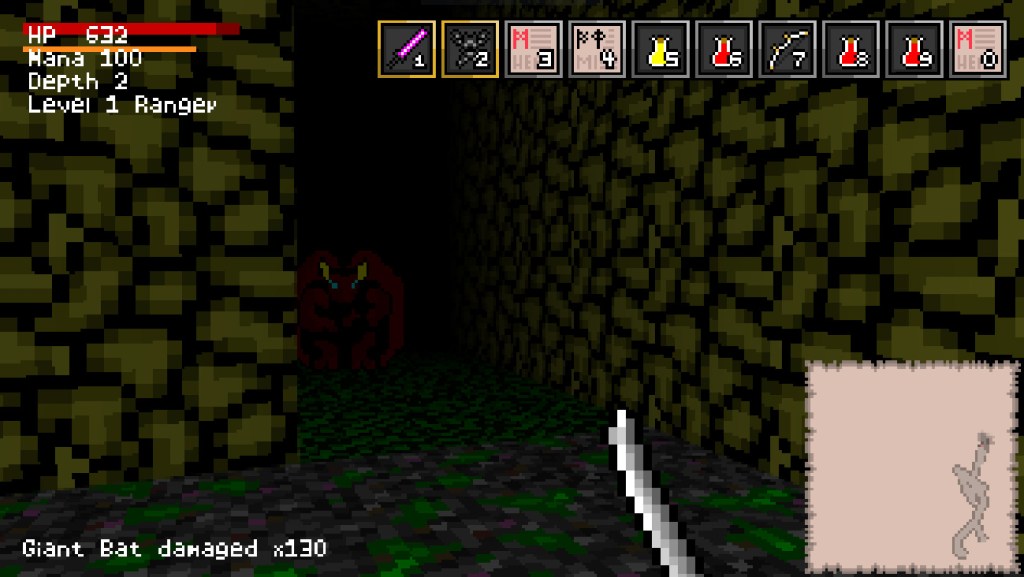Image resolution: width=1024 pixels, height=577 pixels.
Task: Drink the yellow potion in slot 5
Action: tap(660, 49)
